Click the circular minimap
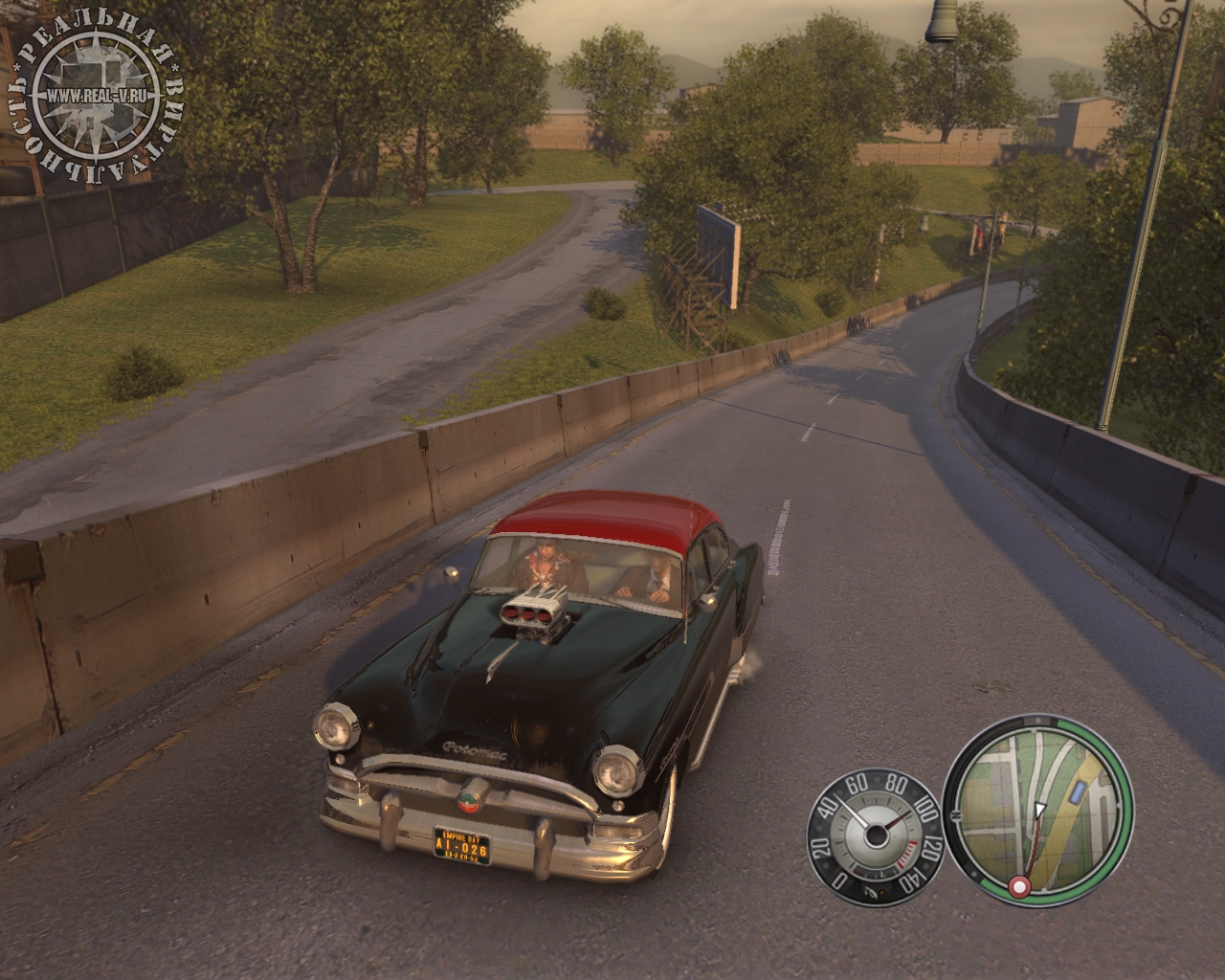Viewport: 1225px width, 980px height. pyautogui.click(x=1038, y=808)
